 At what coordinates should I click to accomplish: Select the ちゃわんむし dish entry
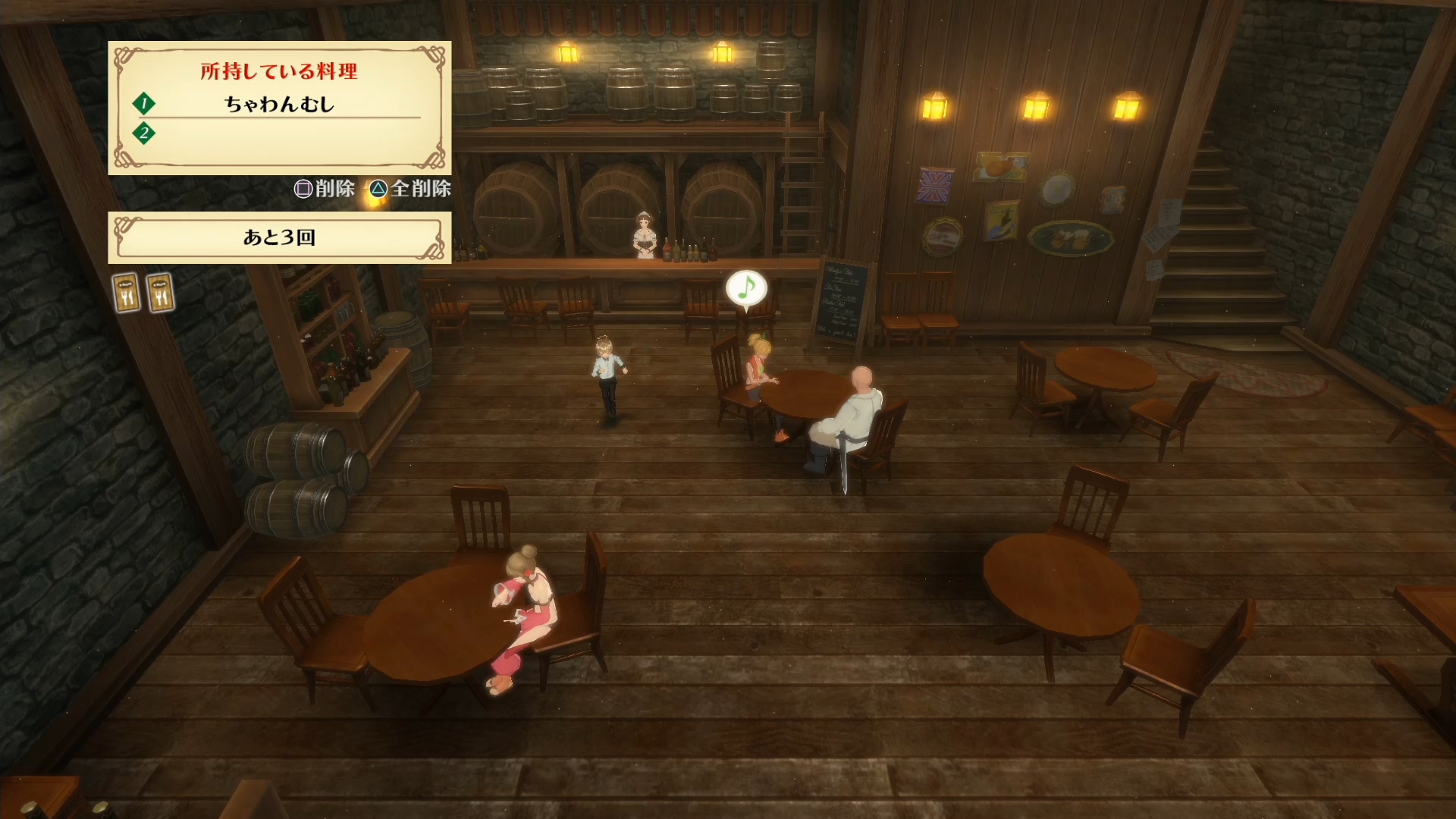[279, 104]
